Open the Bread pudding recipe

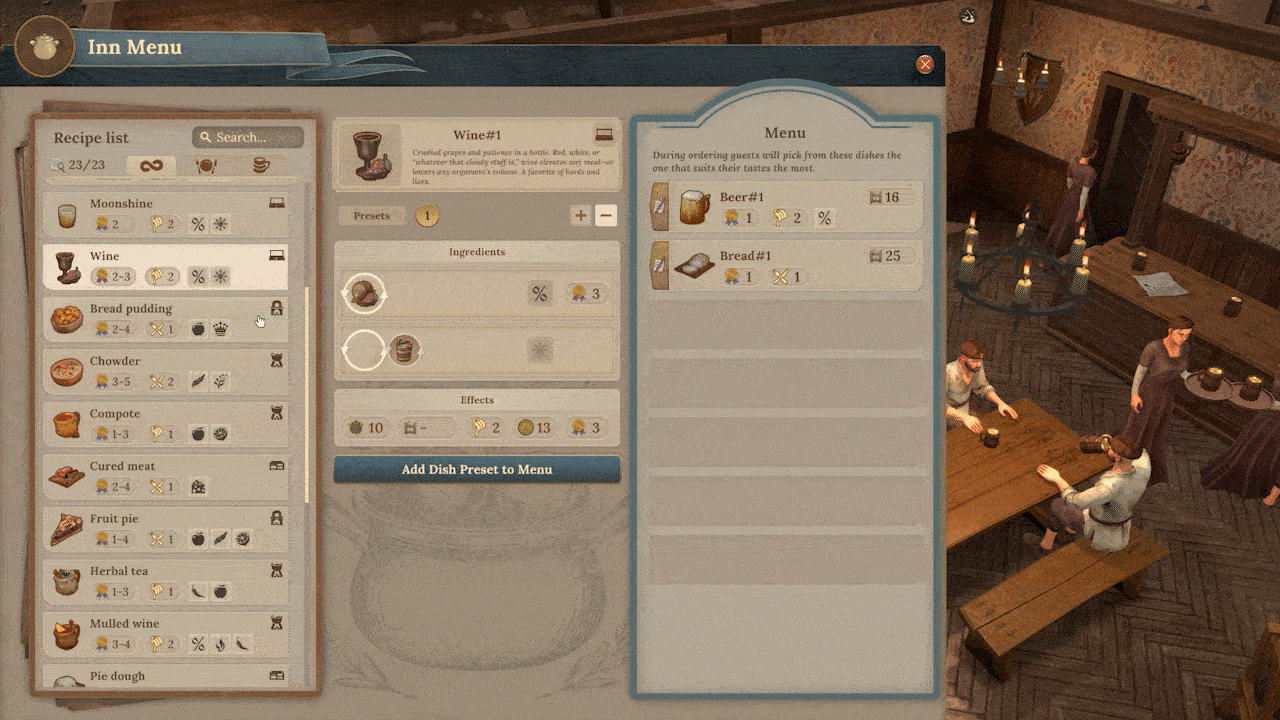167,319
